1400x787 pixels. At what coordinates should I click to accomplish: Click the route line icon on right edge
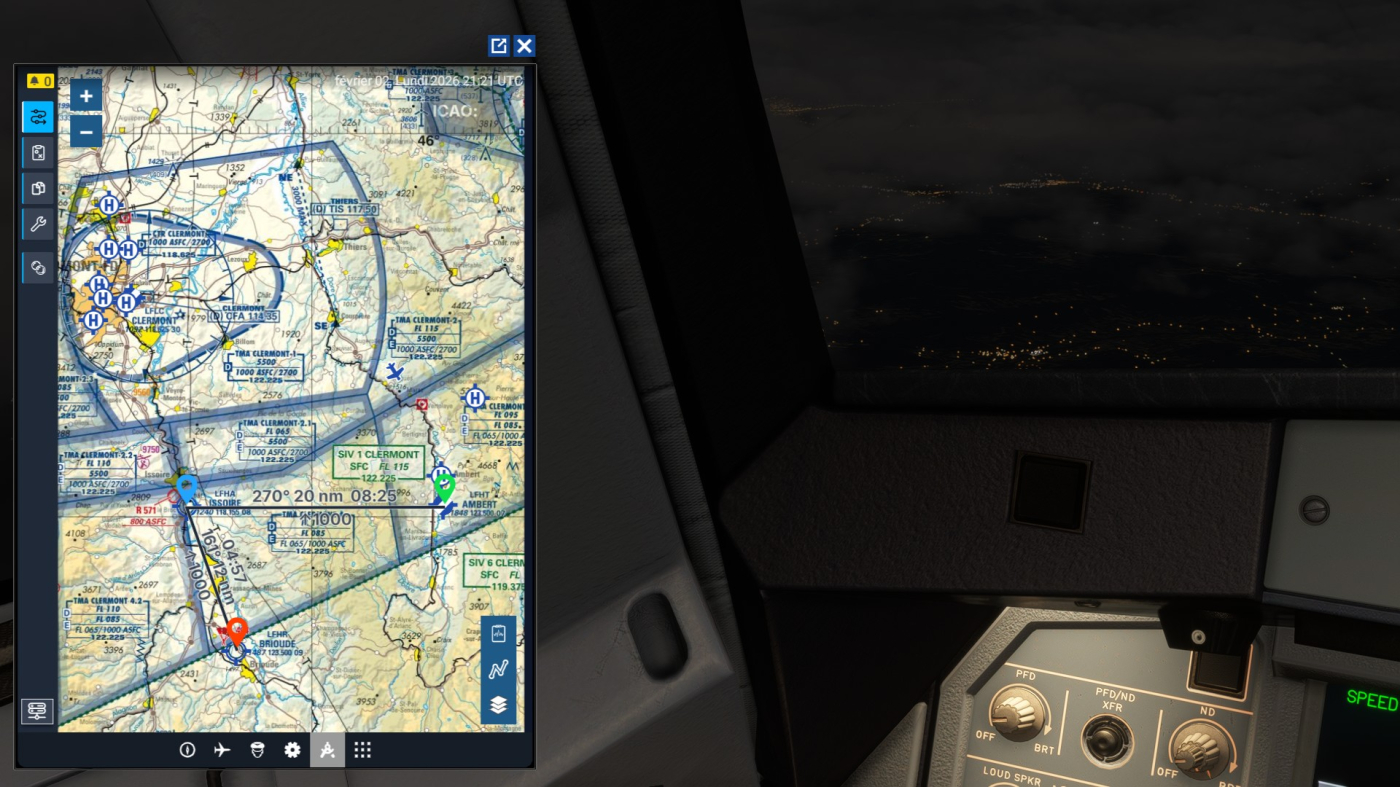(497, 668)
